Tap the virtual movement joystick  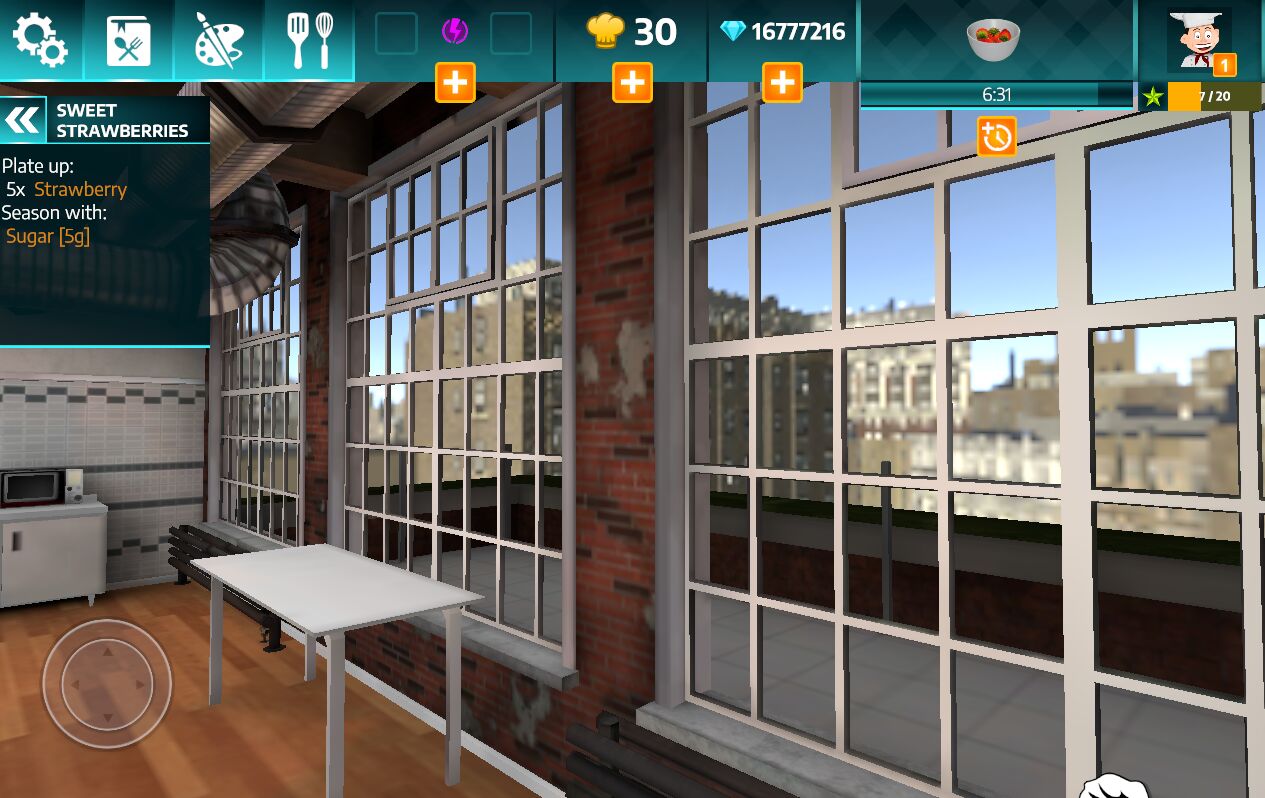coord(107,684)
